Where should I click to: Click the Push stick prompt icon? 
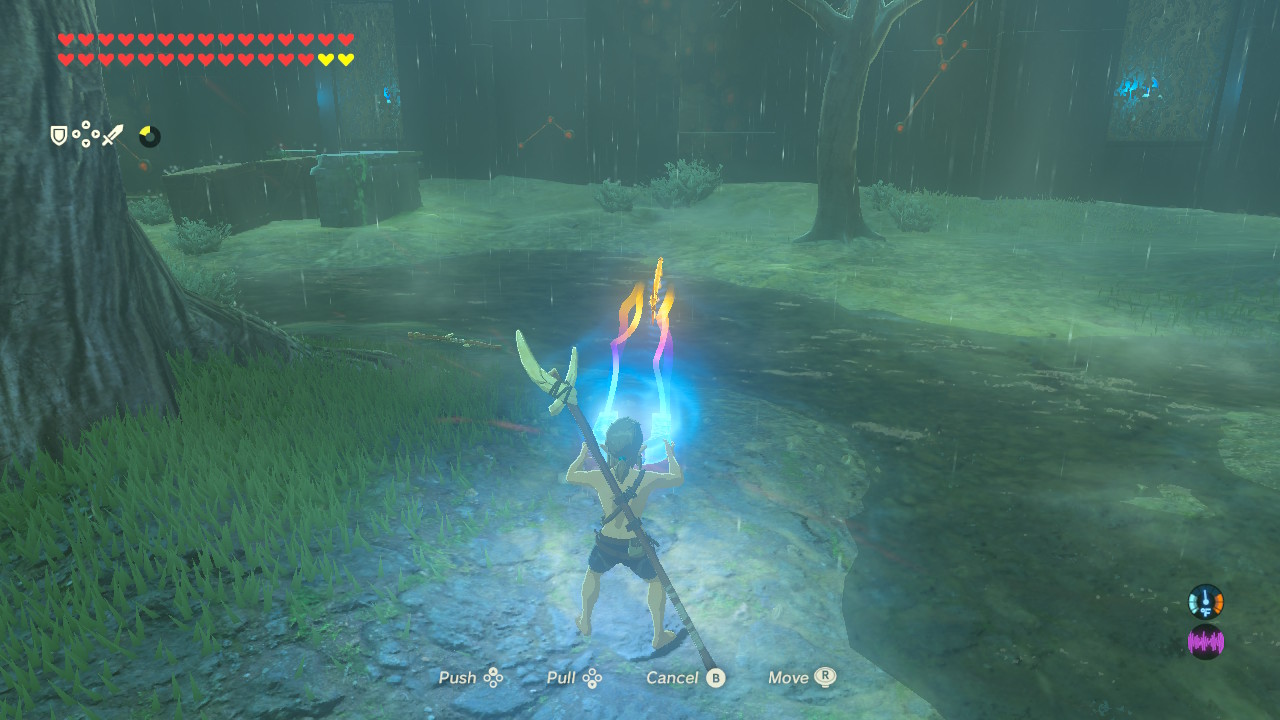[x=493, y=678]
